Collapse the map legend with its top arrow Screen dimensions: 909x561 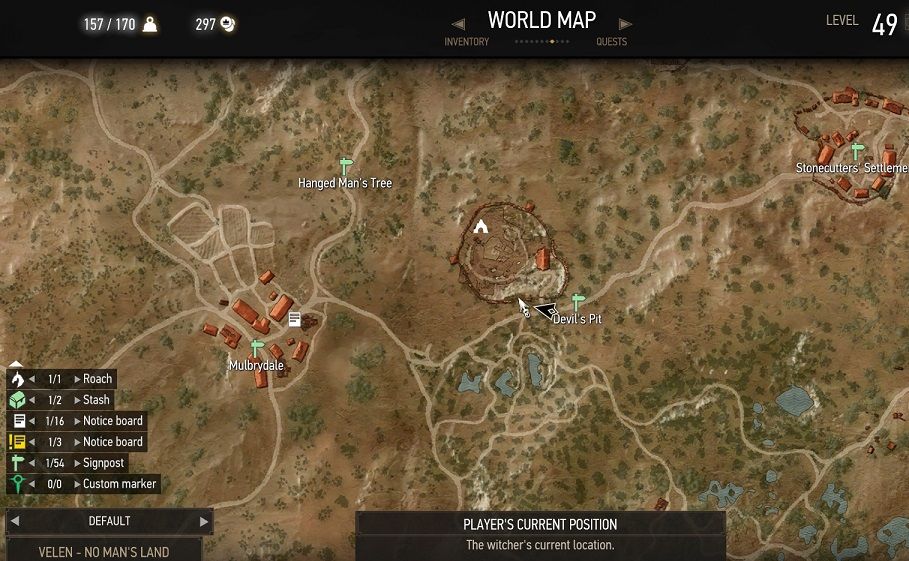16,364
